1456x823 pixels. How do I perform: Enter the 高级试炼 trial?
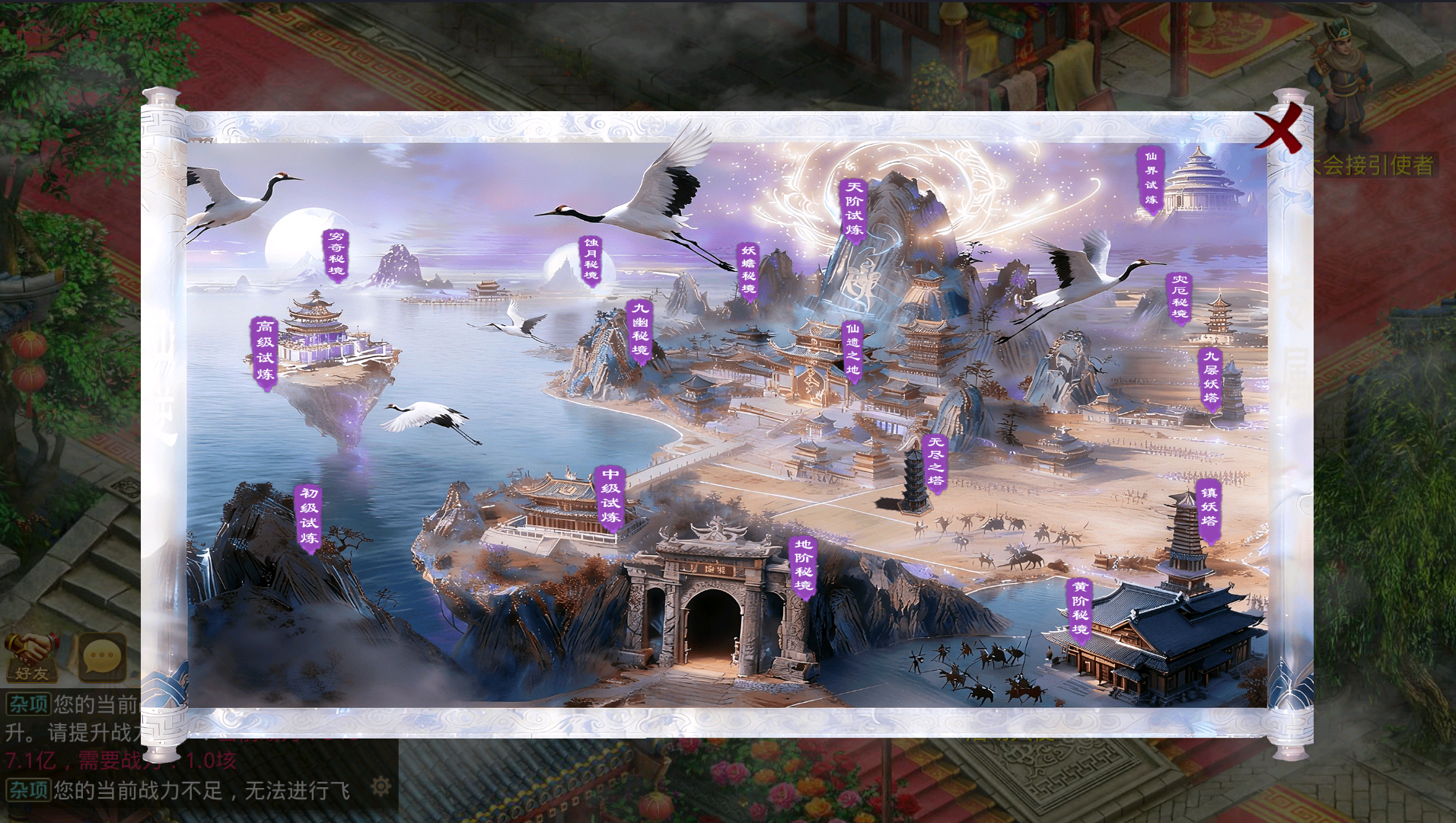265,350
